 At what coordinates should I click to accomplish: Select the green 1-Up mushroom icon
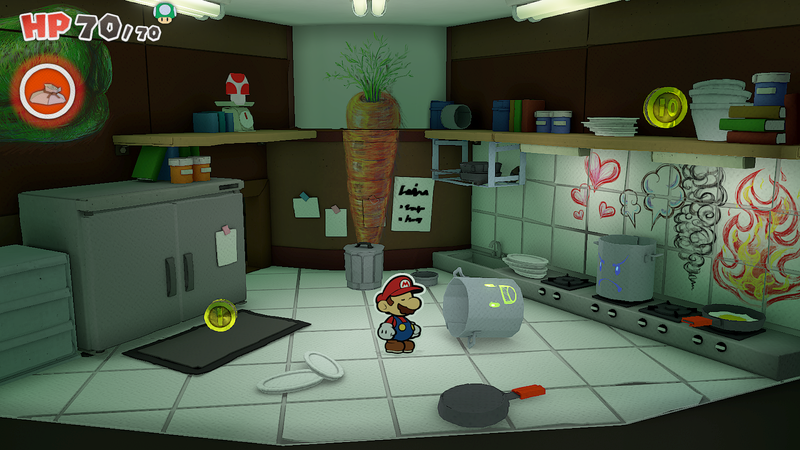coord(163,11)
